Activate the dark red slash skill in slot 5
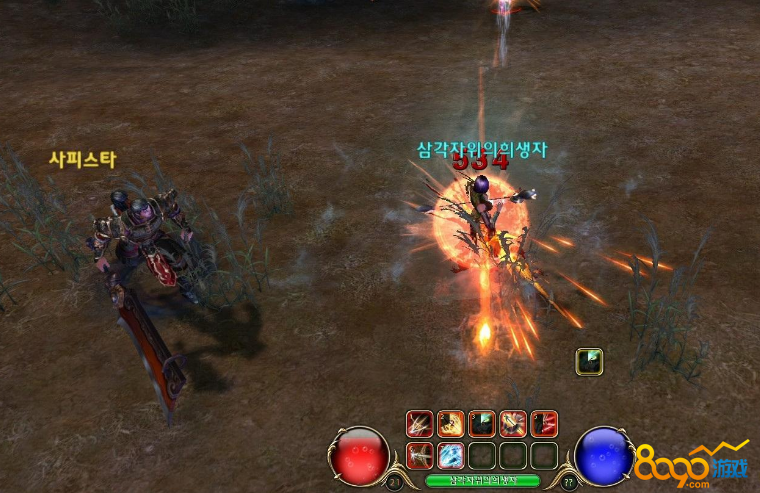760x493 pixels. (x=544, y=424)
